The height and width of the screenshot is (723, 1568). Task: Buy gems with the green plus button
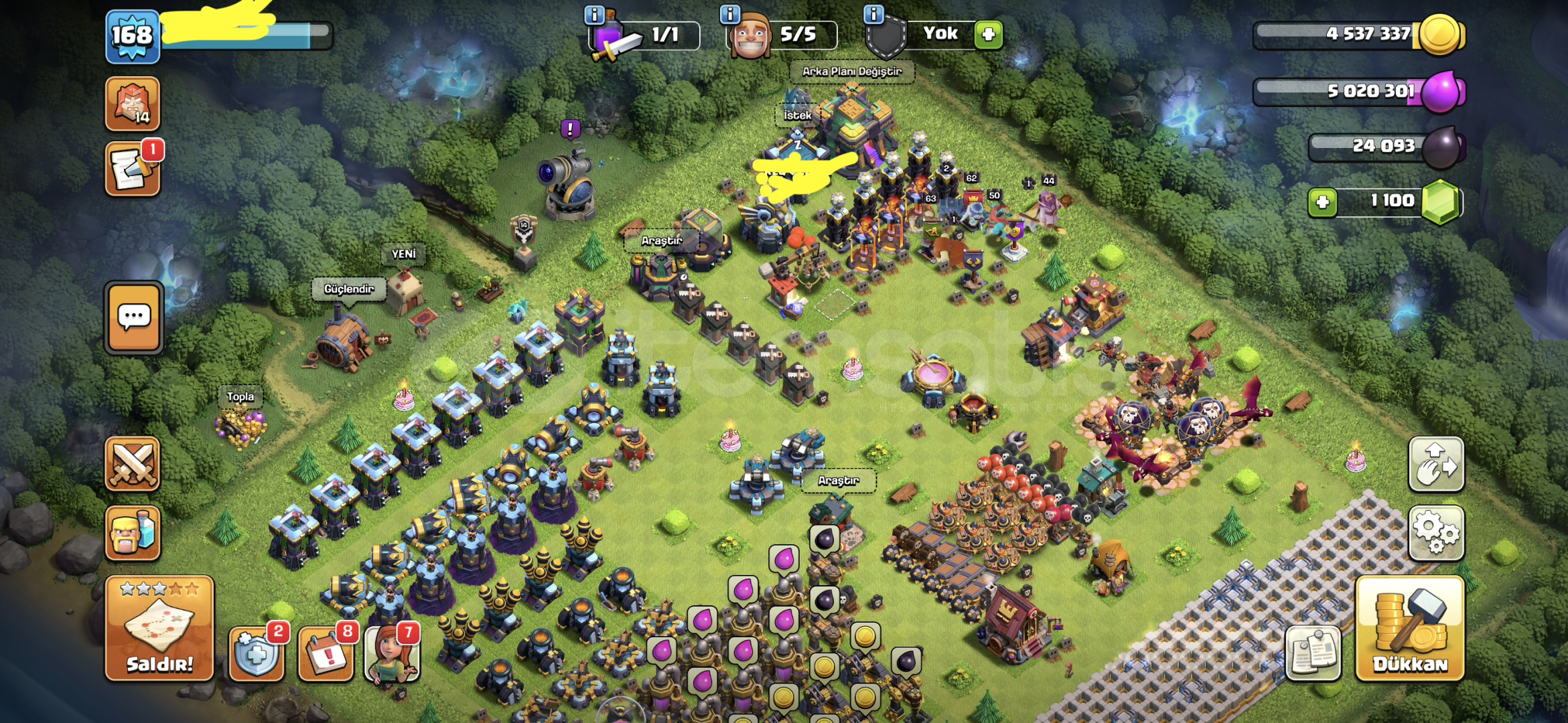point(1322,202)
